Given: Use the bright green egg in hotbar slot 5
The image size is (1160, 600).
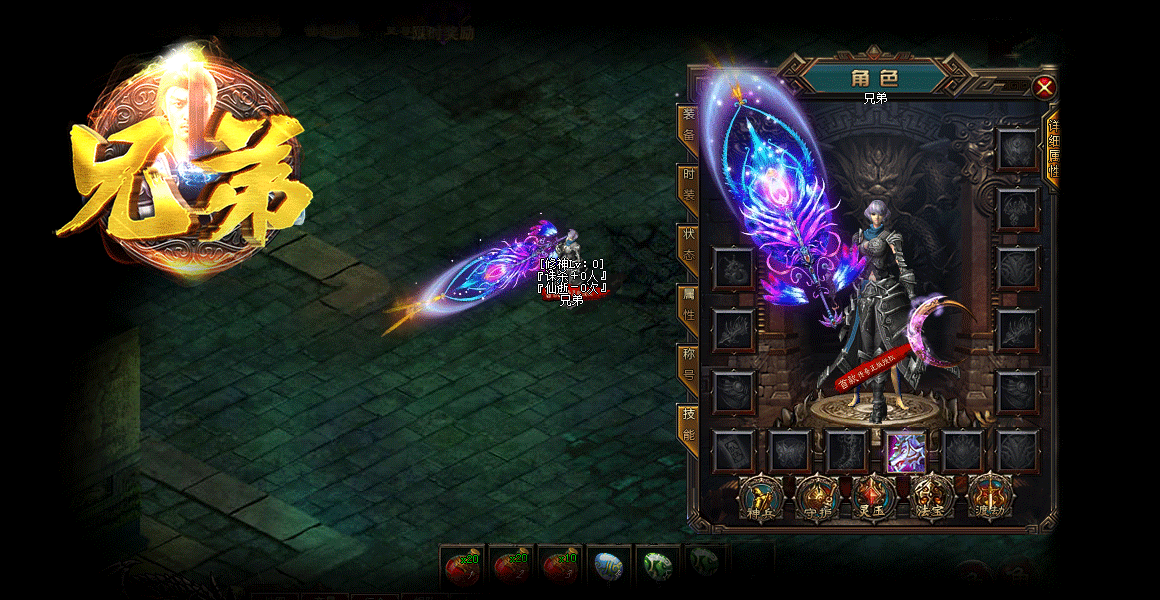Looking at the screenshot, I should point(656,567).
